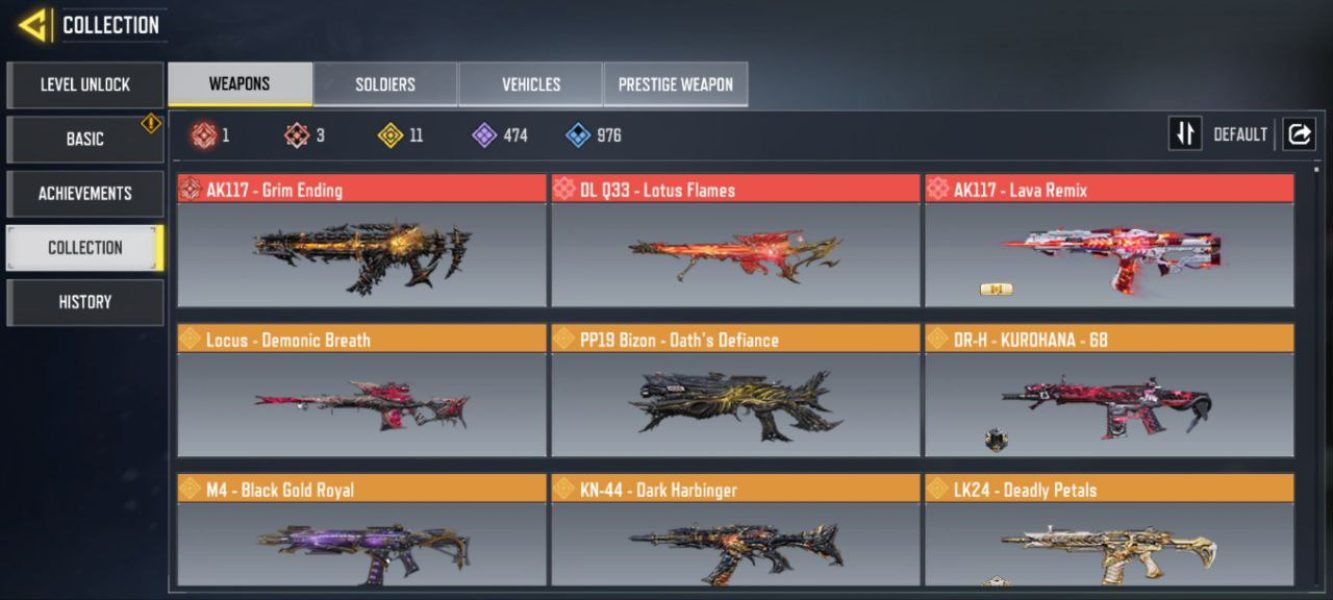Choose the DL Q33 - Lotus Flames card
This screenshot has height=600, width=1333.
(x=735, y=242)
